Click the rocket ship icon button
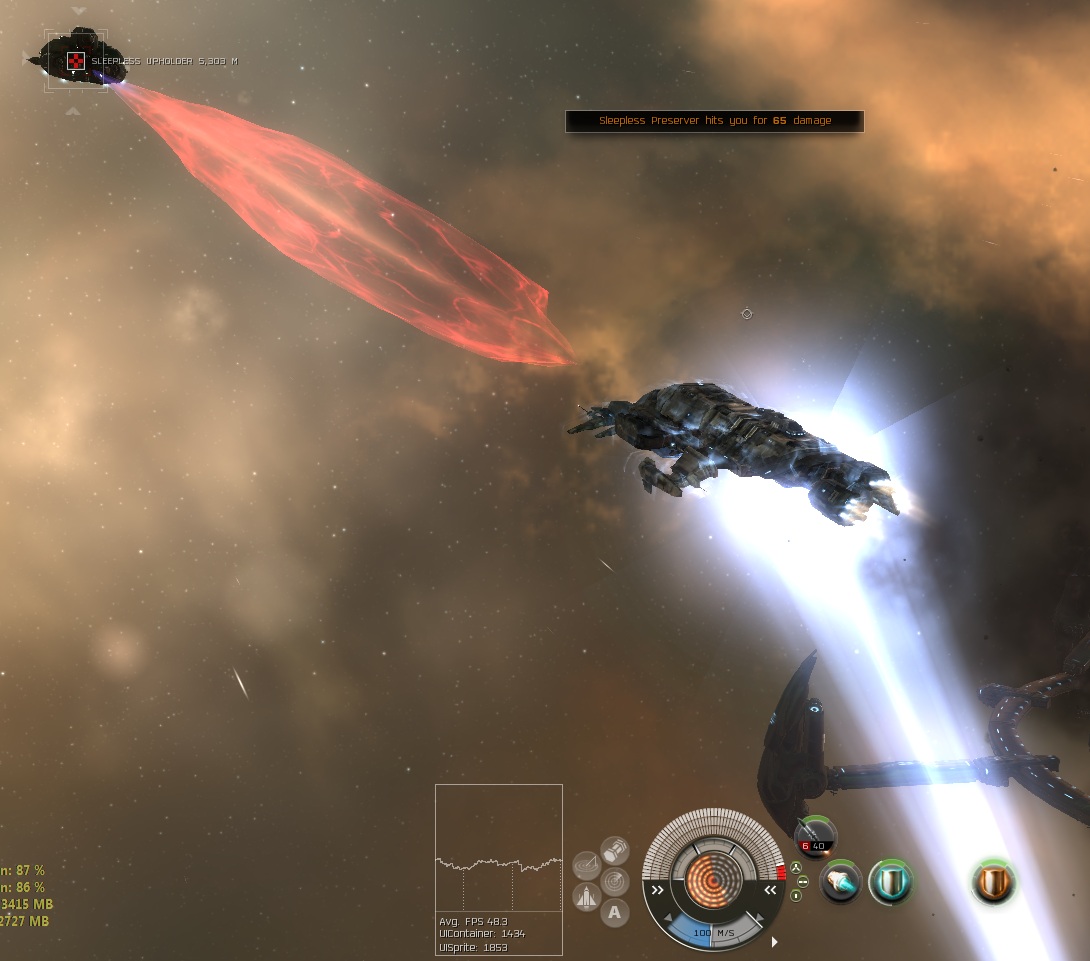 tap(587, 897)
